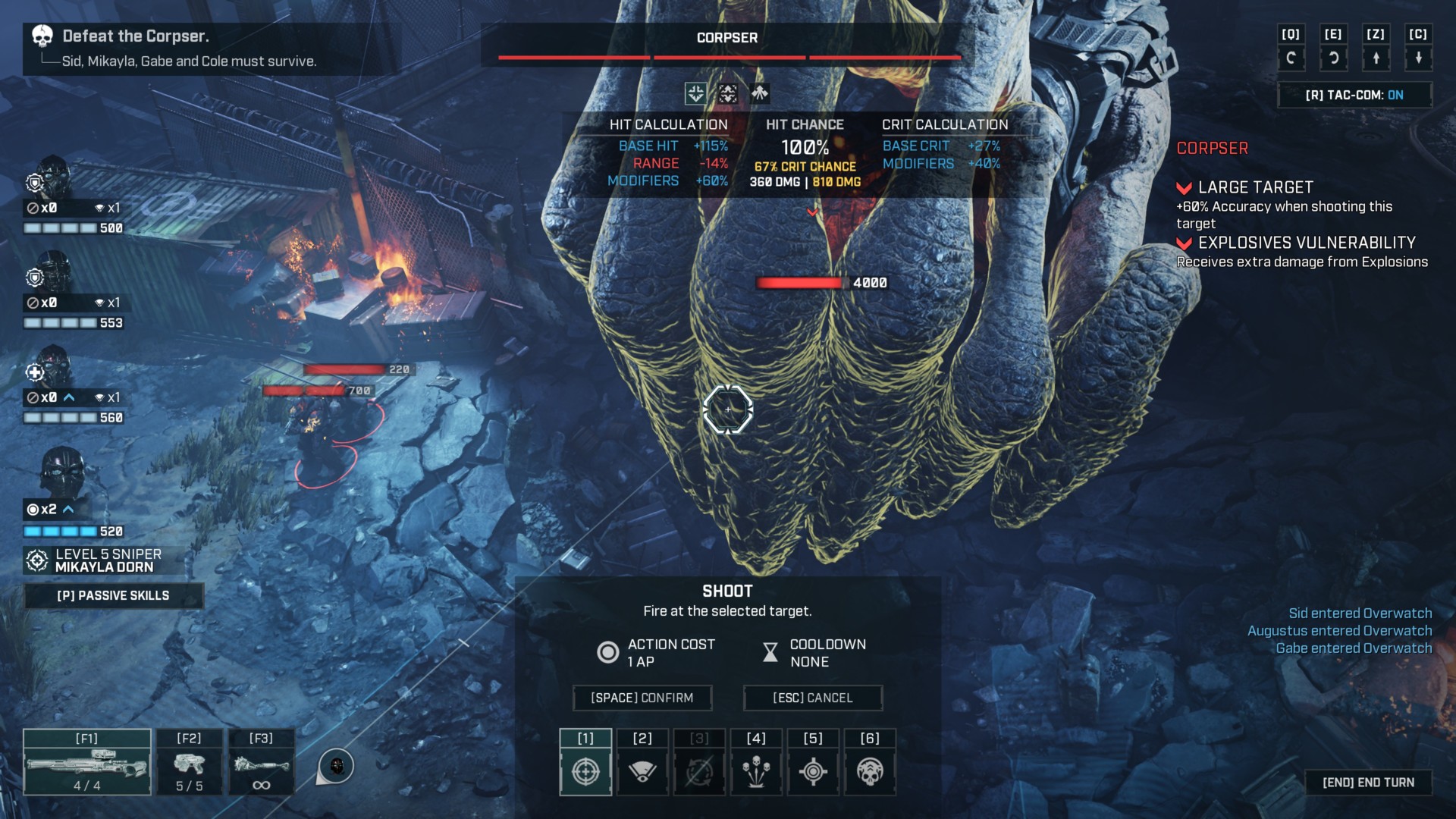The image size is (1456, 819).
Task: Select the middle target part icon on Corpser
Action: point(727,94)
